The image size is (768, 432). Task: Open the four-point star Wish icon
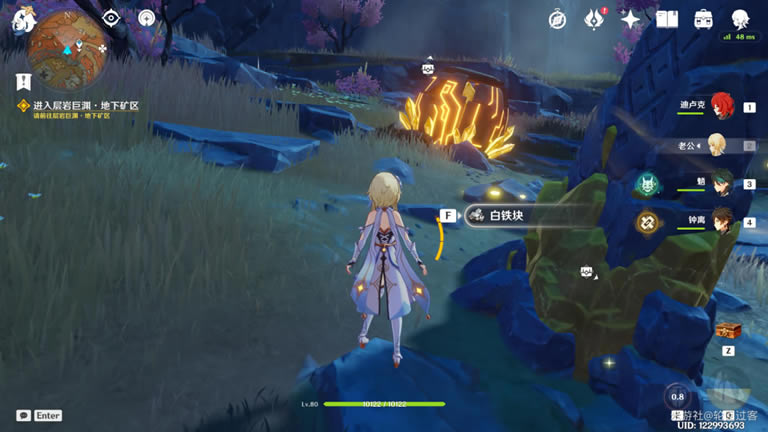tap(631, 19)
